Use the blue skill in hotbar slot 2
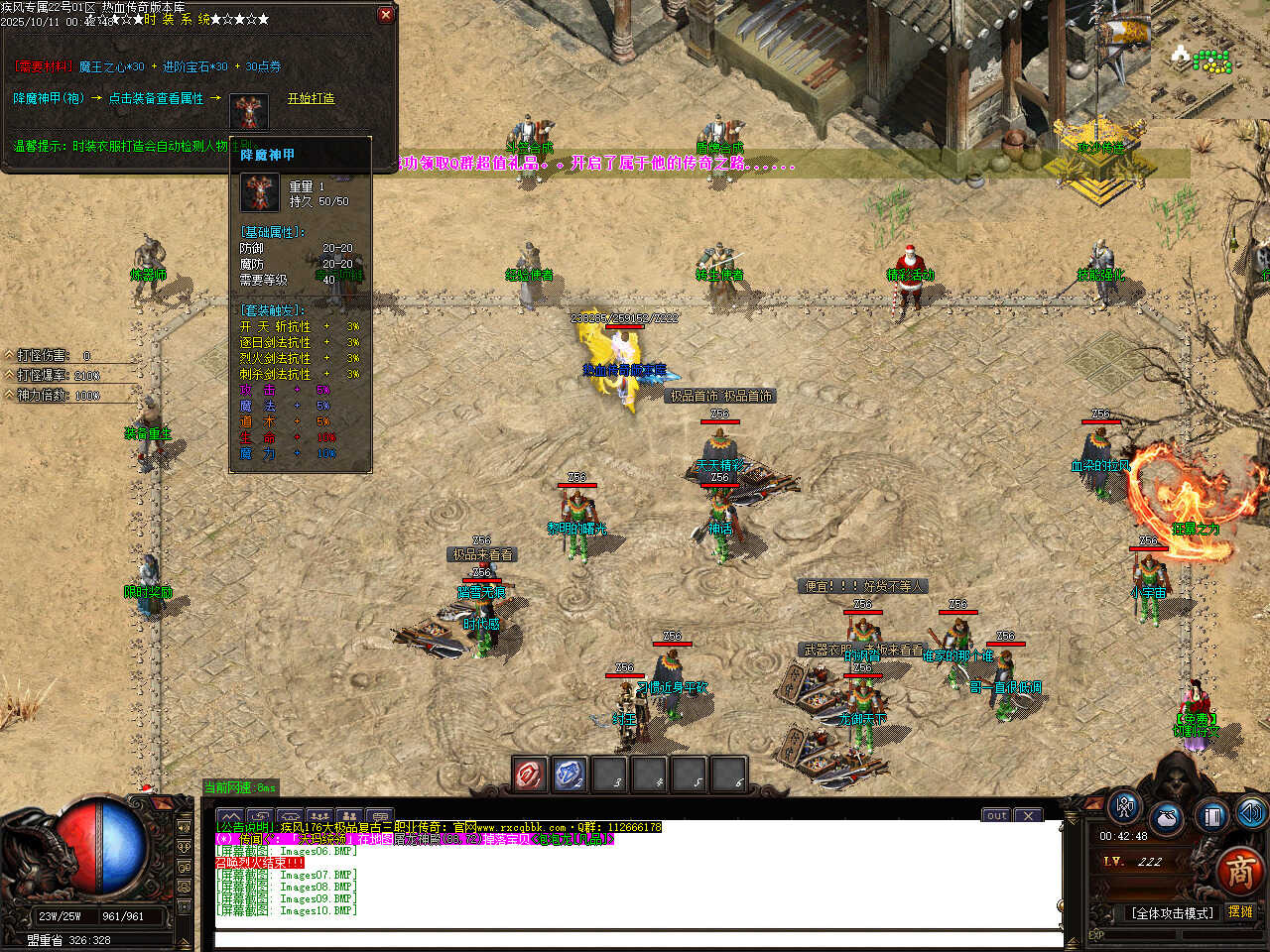The image size is (1270, 952). pyautogui.click(x=570, y=774)
